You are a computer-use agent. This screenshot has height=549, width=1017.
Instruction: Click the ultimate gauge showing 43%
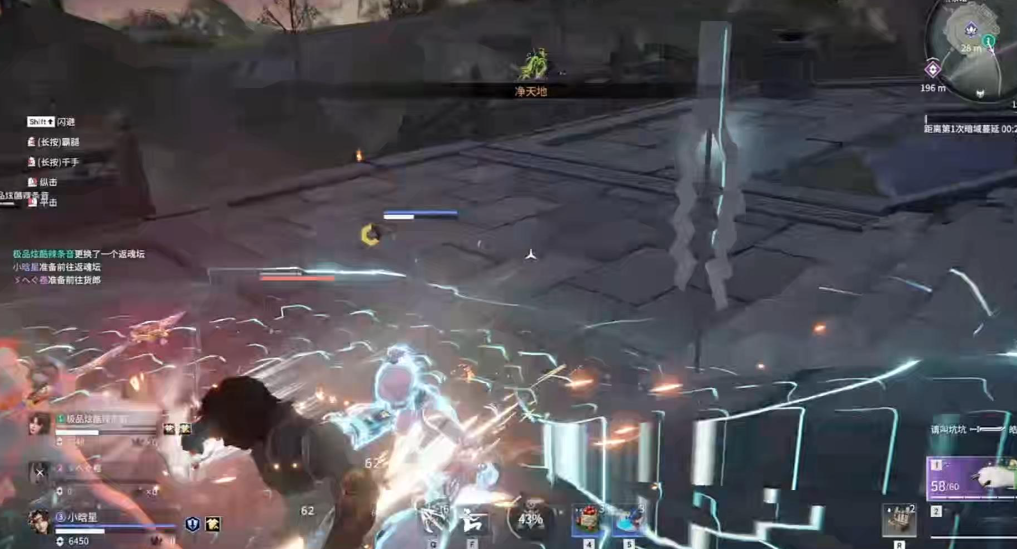click(530, 519)
